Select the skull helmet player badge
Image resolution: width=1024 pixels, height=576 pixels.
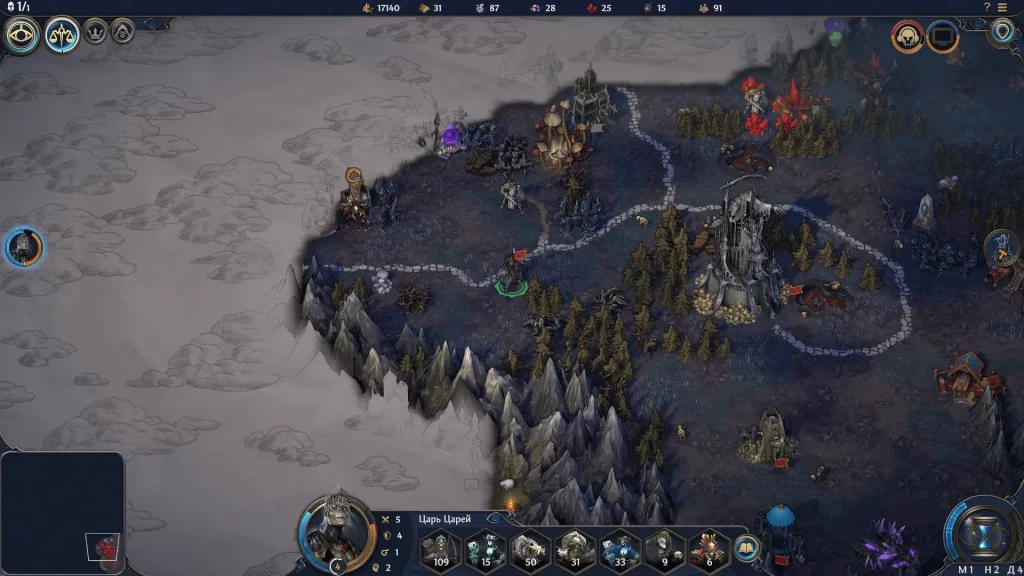pyautogui.click(x=908, y=37)
